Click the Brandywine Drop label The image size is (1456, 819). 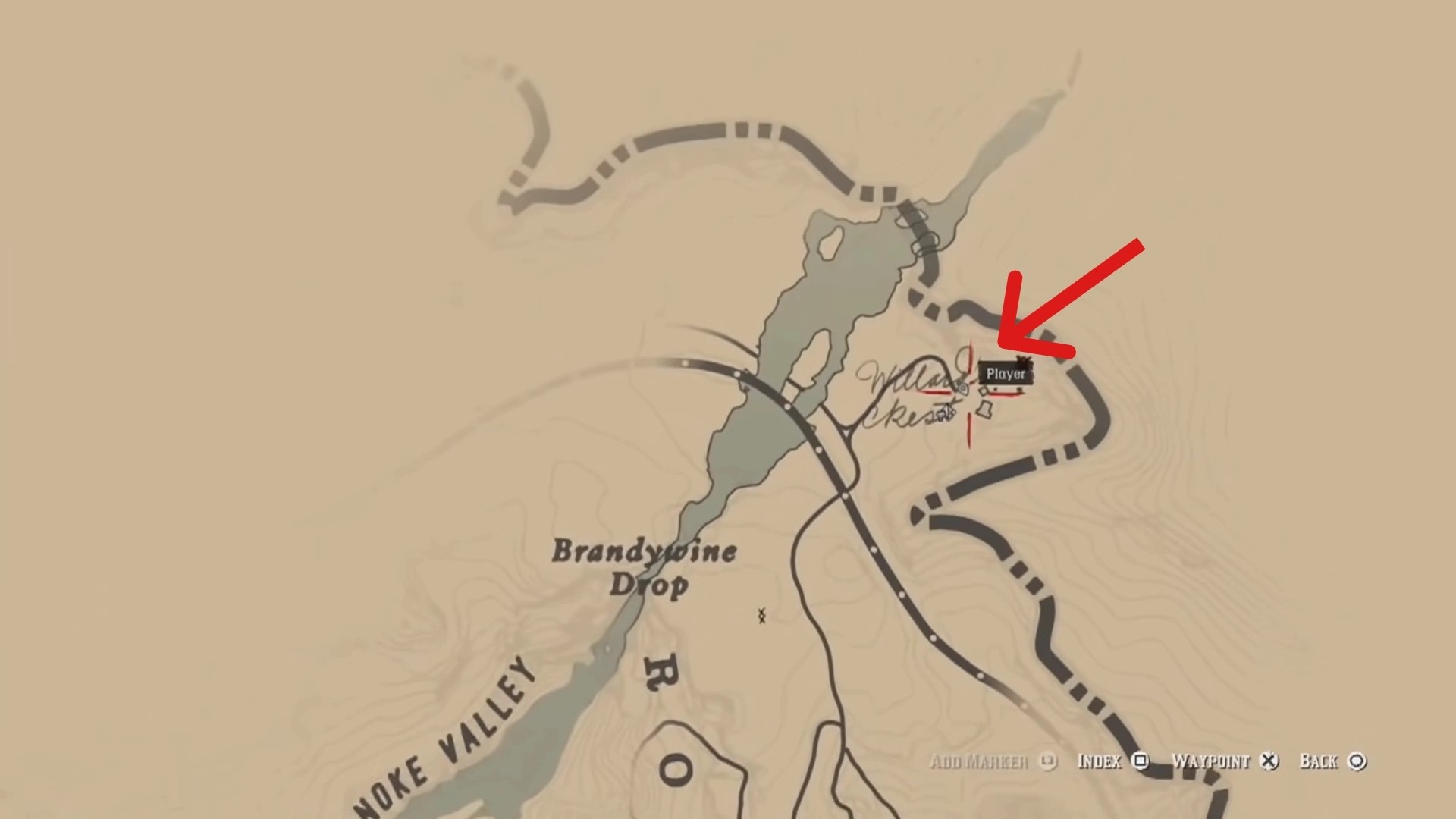coord(645,565)
